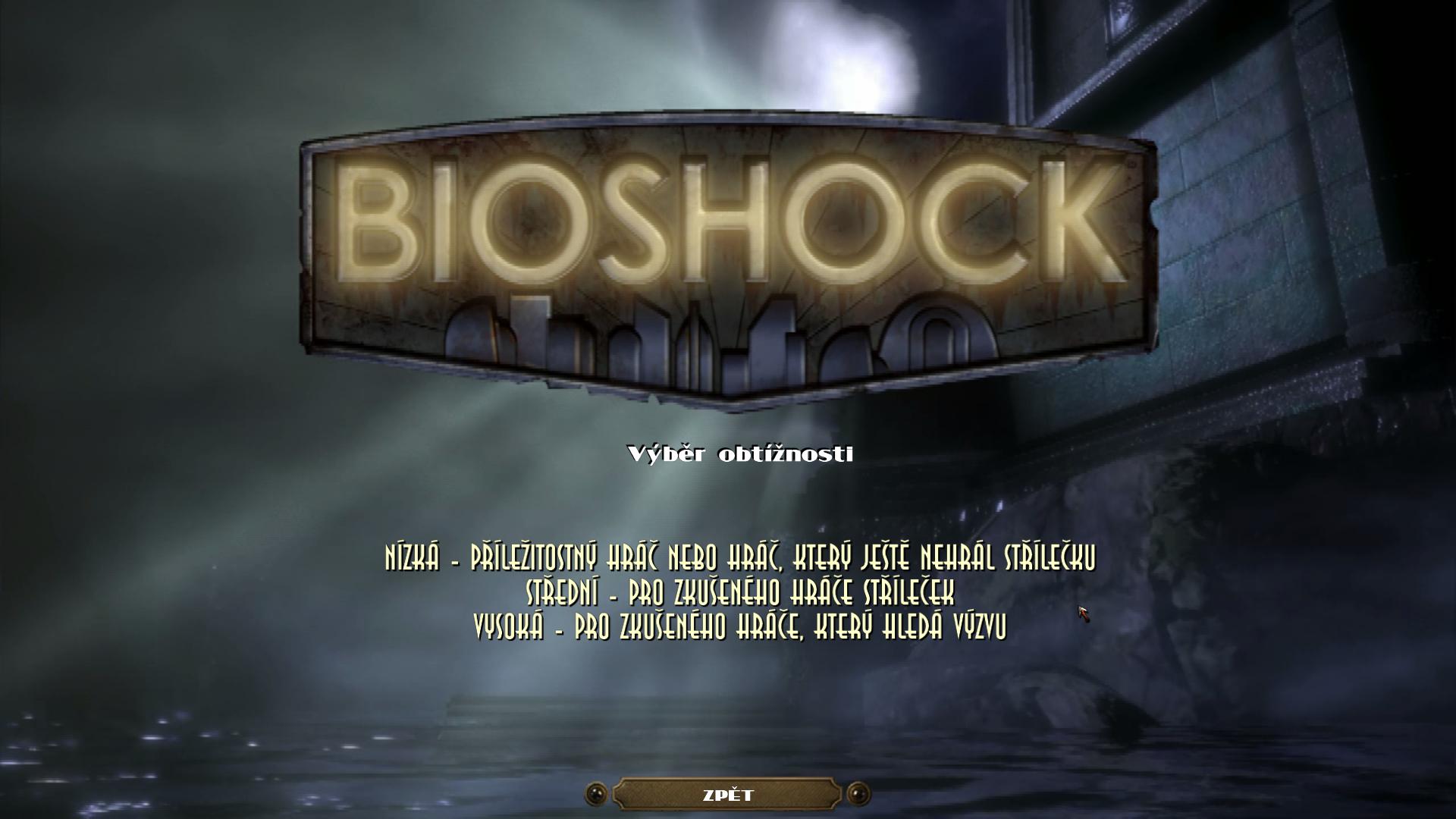
Task: Choose the Střední difficulty option
Action: tap(739, 592)
